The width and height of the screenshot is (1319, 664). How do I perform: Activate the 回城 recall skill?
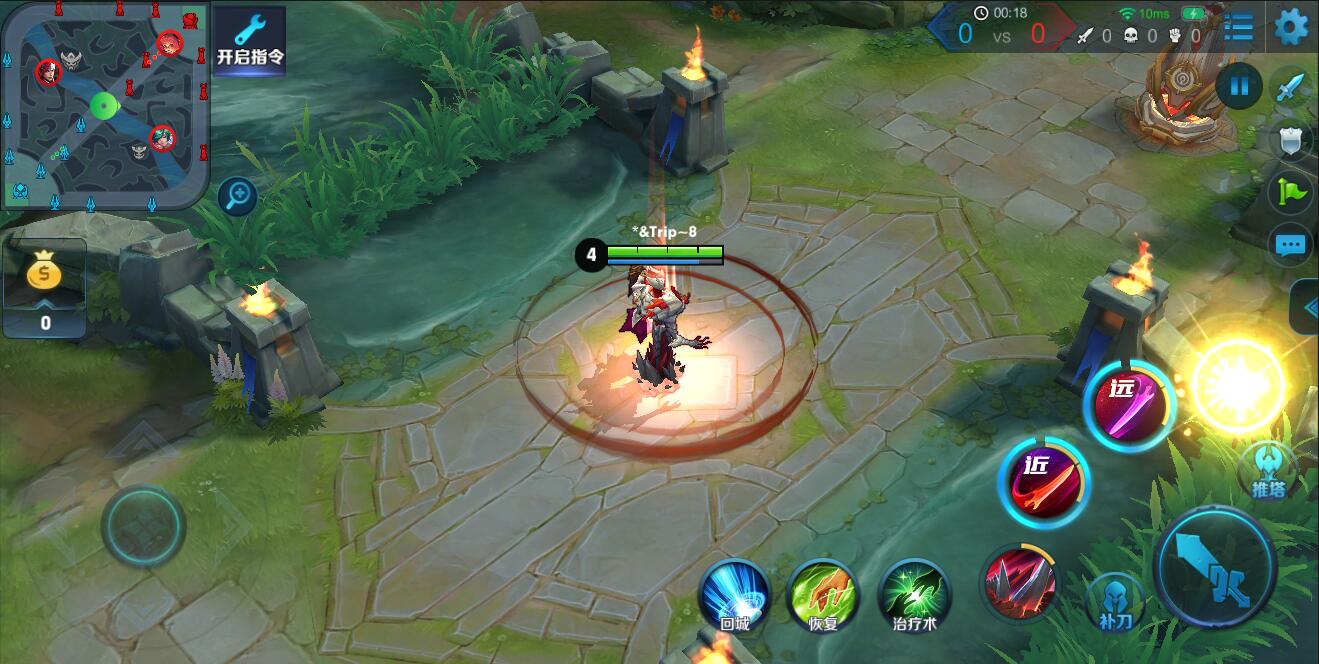(x=734, y=595)
